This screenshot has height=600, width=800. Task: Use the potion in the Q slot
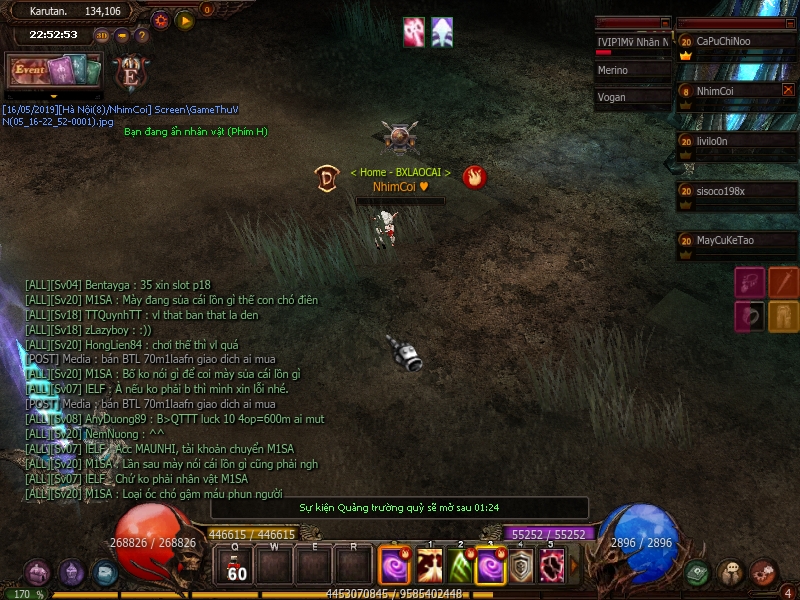coord(236,566)
